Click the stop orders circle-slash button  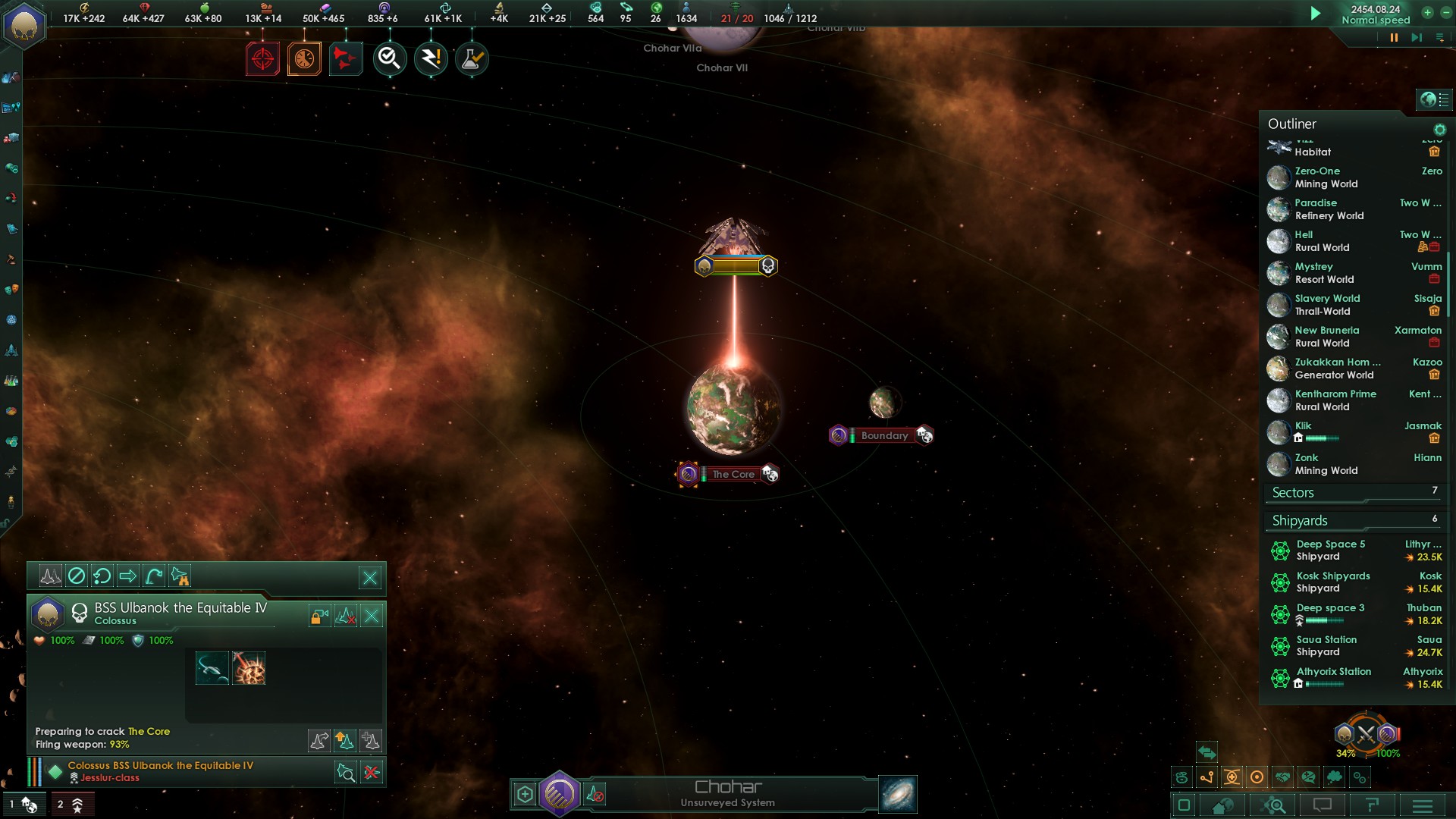[x=77, y=576]
